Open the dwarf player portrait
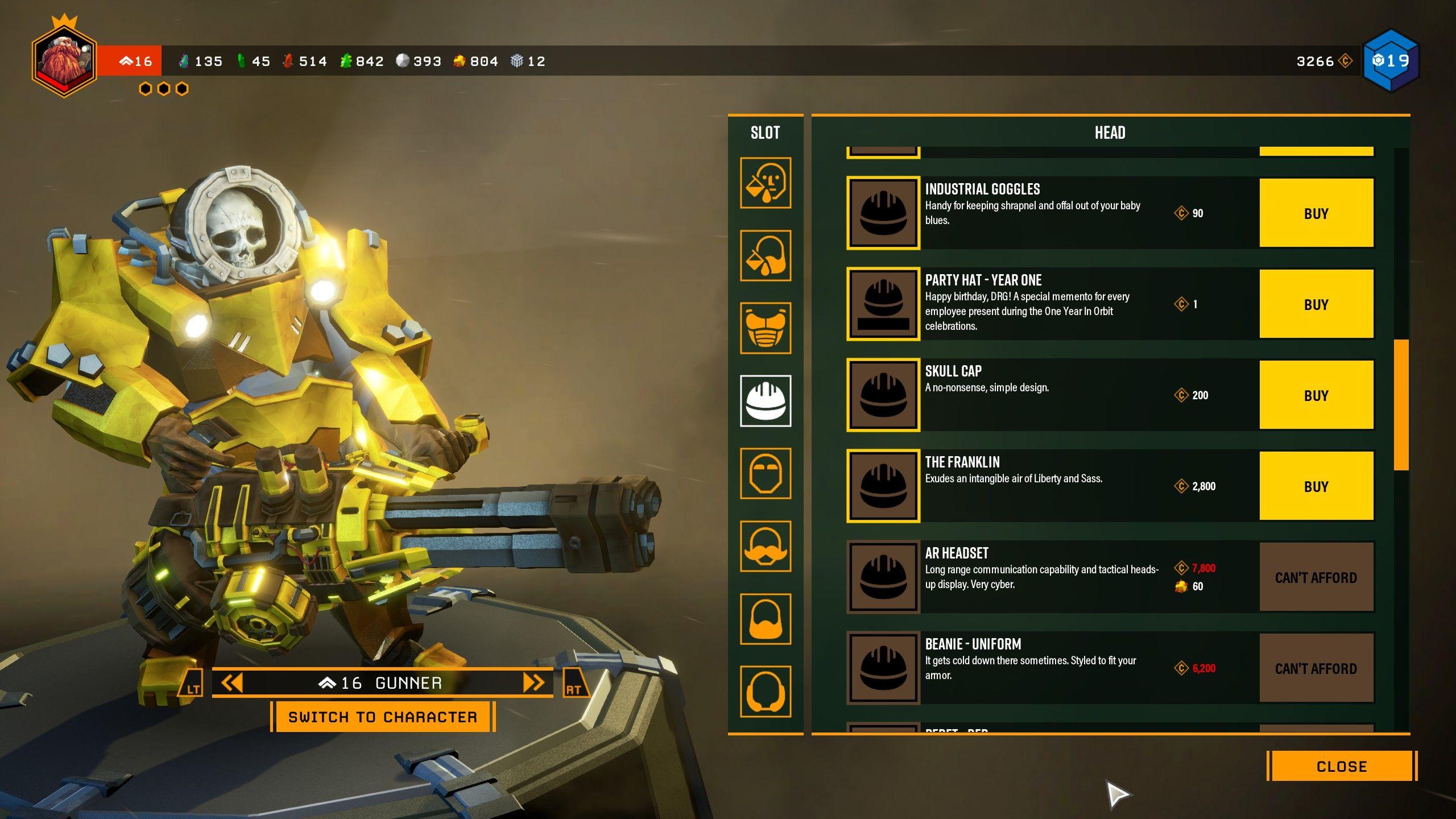Screen dimensions: 1456x819 (64, 60)
